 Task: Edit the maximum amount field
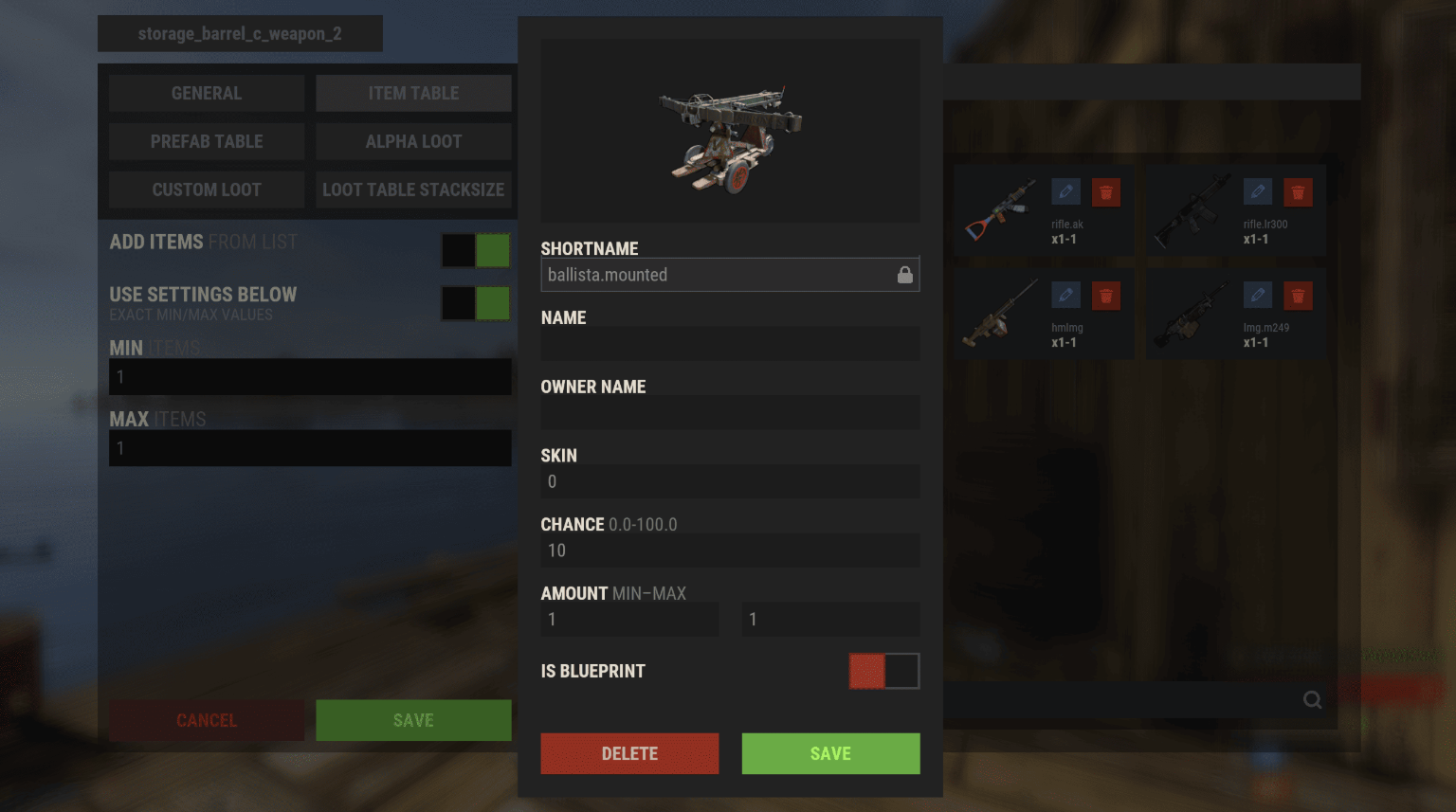[x=830, y=620]
